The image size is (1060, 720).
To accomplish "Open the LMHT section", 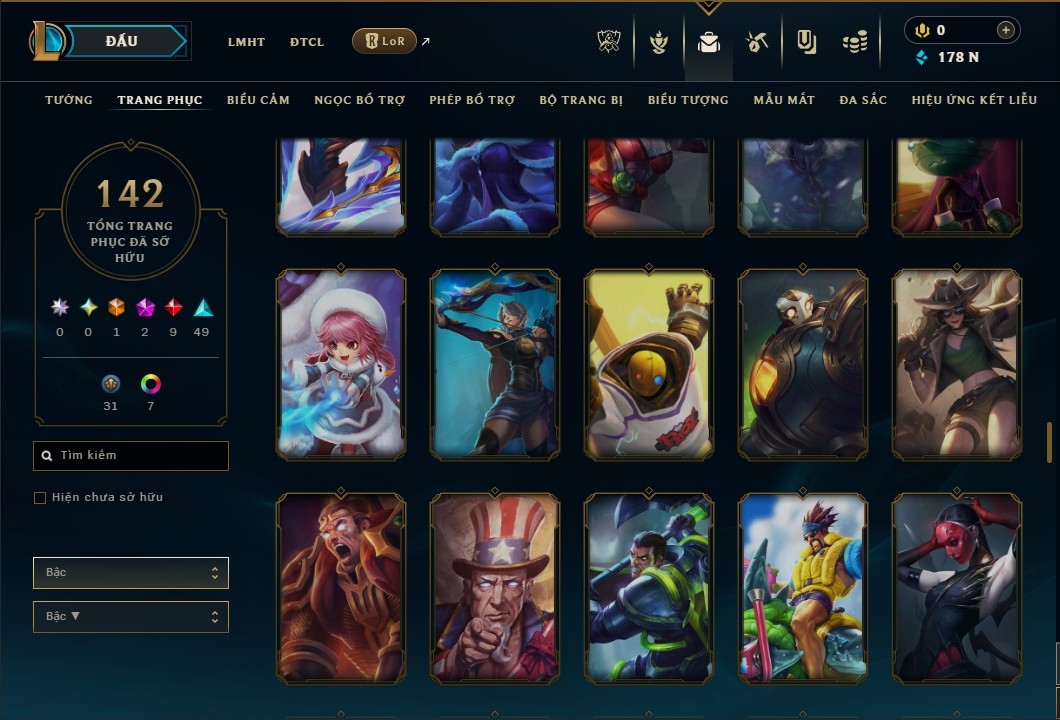I will [x=246, y=42].
